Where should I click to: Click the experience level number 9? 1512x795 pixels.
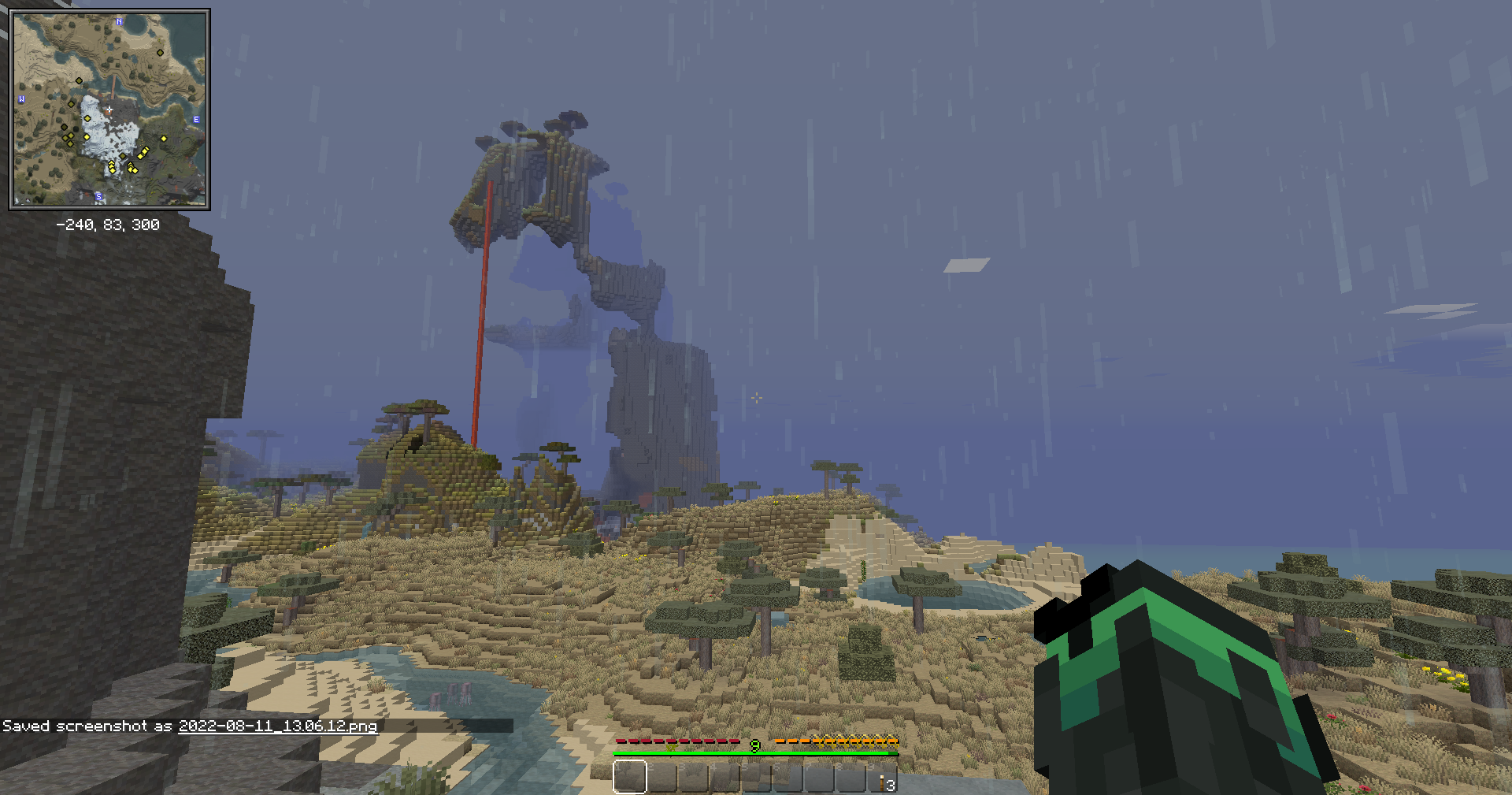pyautogui.click(x=754, y=747)
